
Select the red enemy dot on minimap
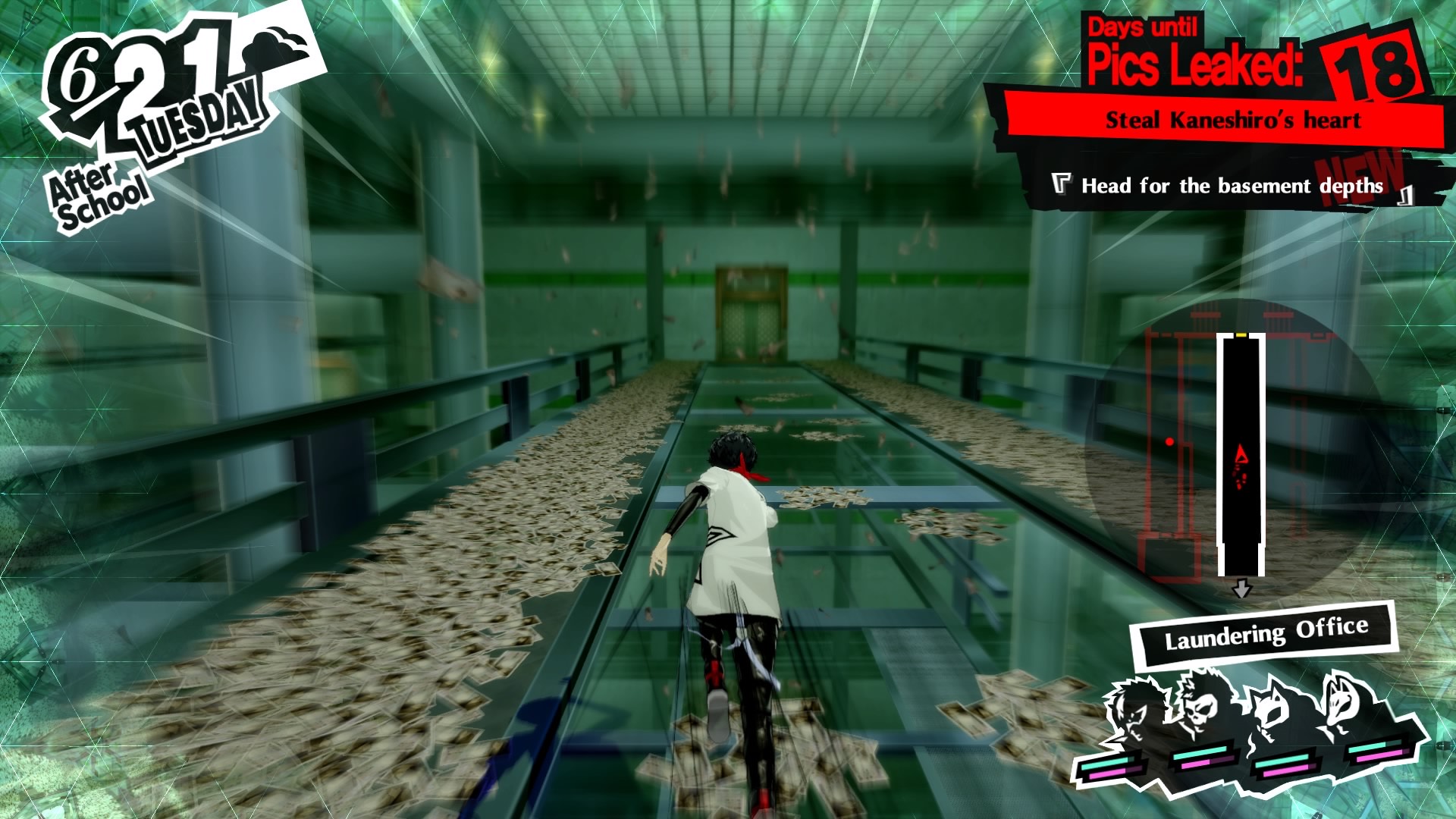(1169, 441)
